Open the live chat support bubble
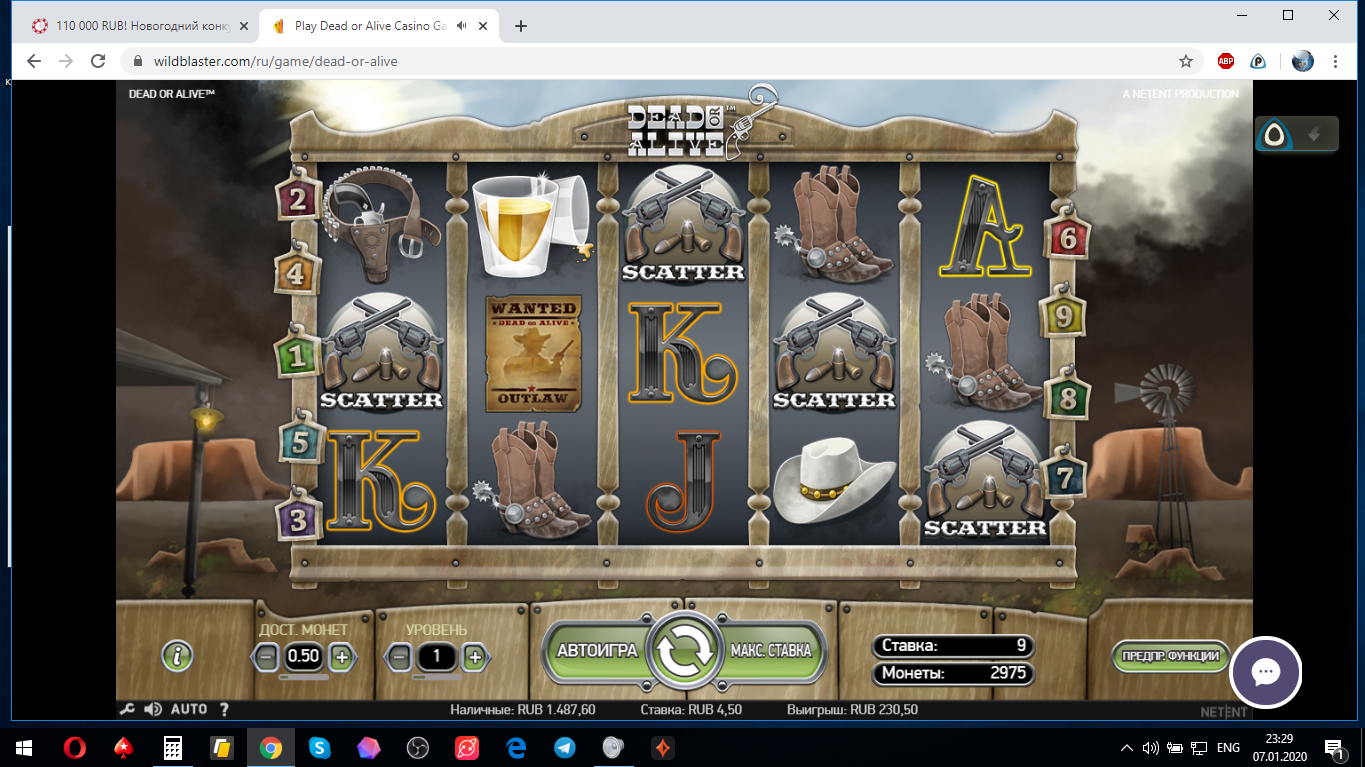 pos(1265,672)
